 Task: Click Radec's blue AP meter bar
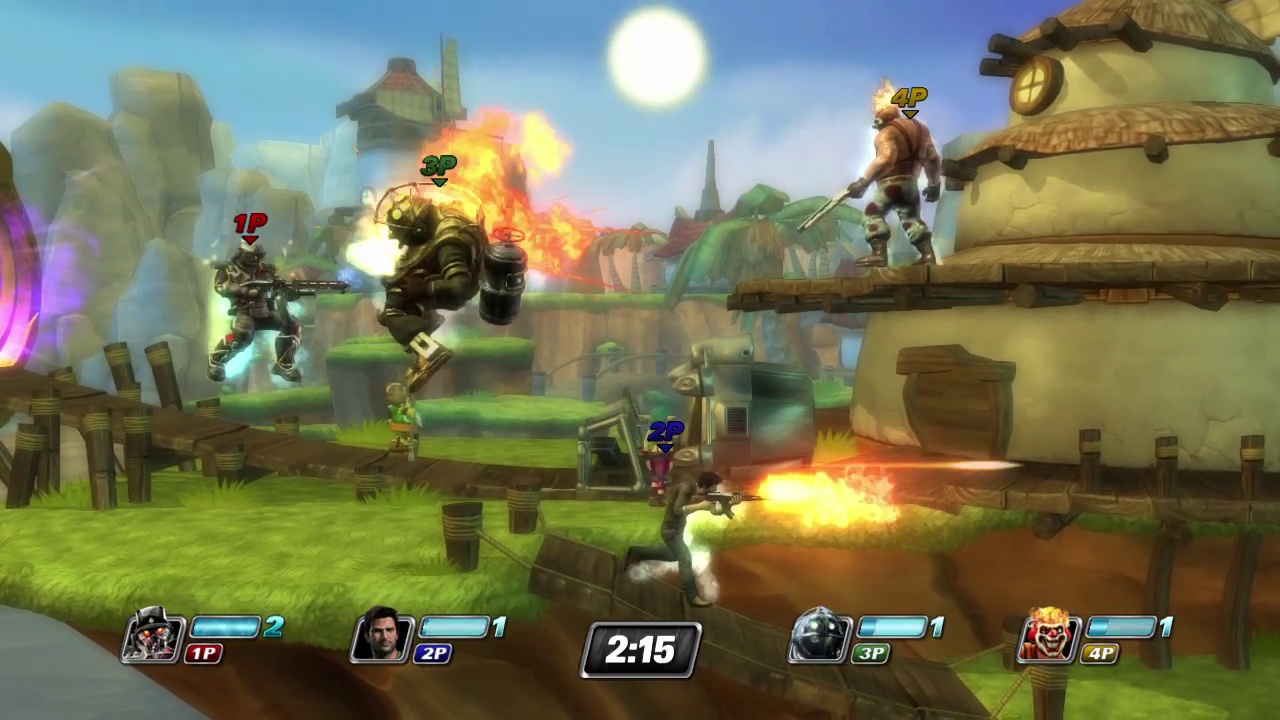(227, 627)
